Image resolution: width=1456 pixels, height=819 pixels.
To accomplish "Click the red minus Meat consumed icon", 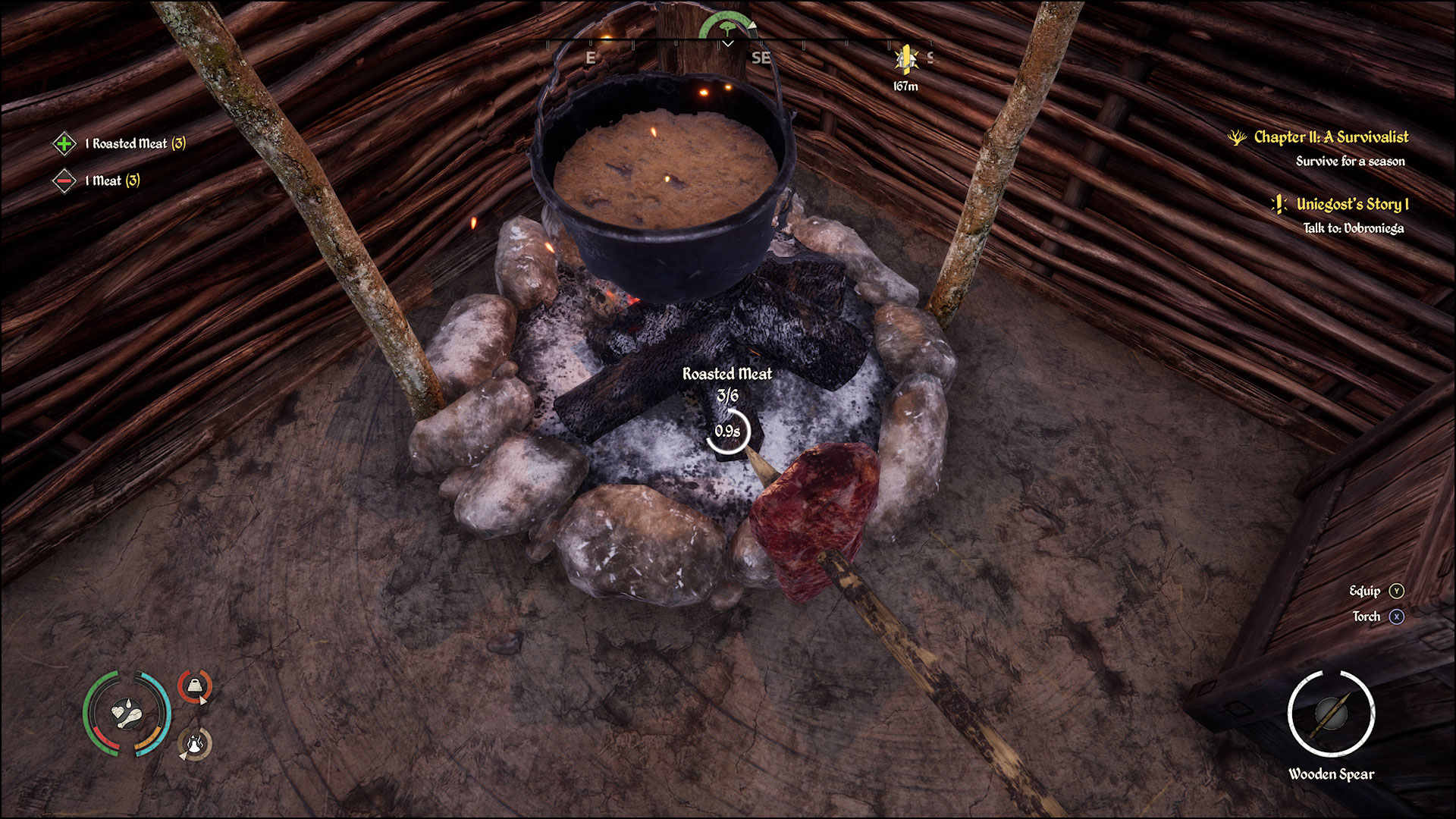I will click(63, 182).
